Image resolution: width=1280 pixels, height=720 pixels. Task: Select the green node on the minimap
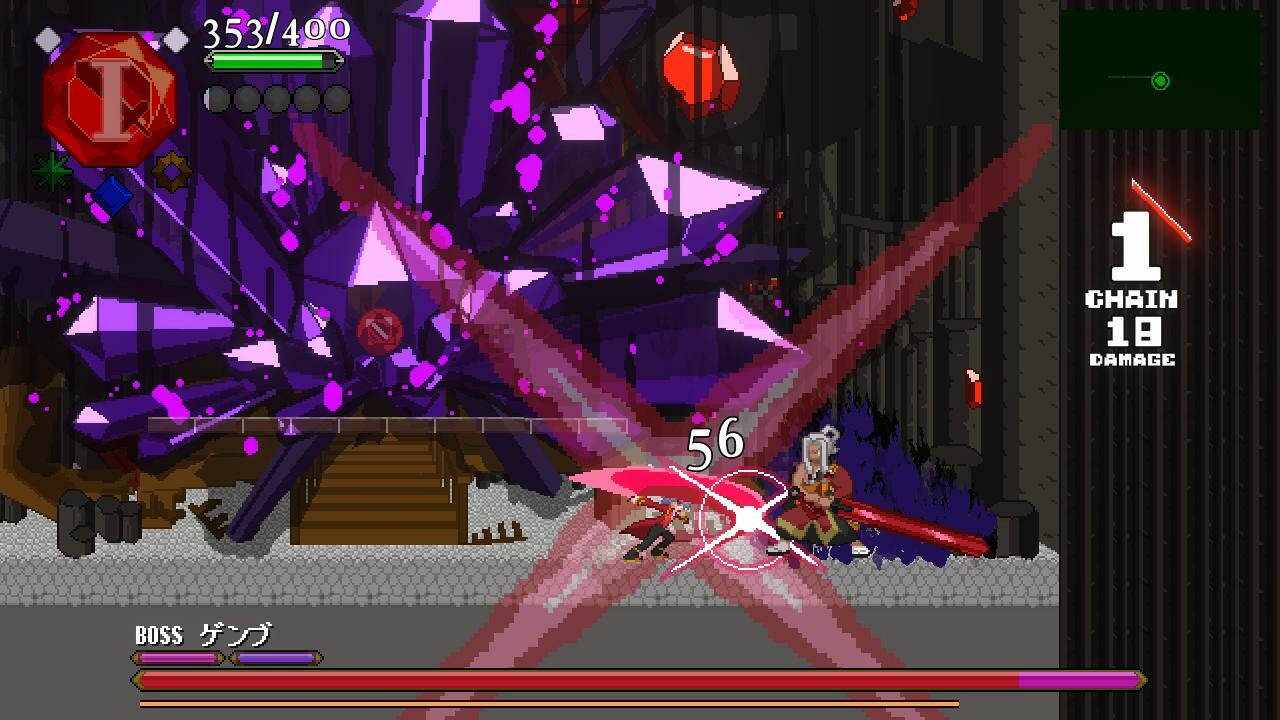(x=1160, y=83)
